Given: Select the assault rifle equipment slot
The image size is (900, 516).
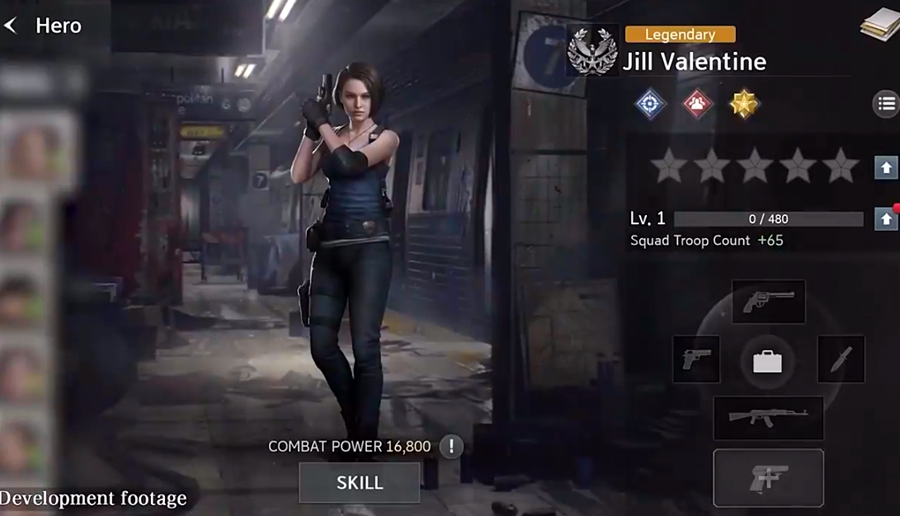Looking at the screenshot, I should [768, 418].
